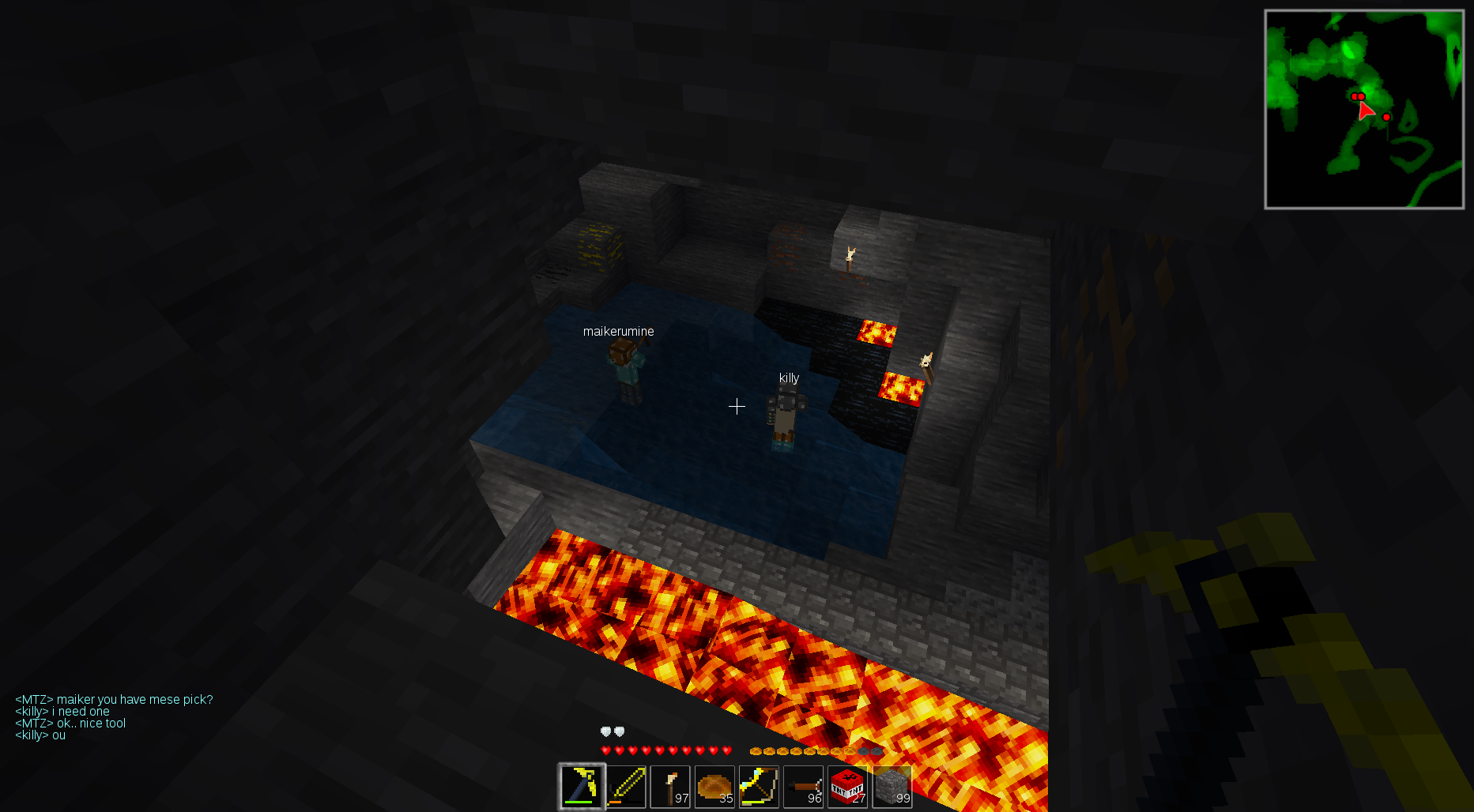Select the mese pickaxe hotbar slot
This screenshot has height=812, width=1474.
point(582,786)
